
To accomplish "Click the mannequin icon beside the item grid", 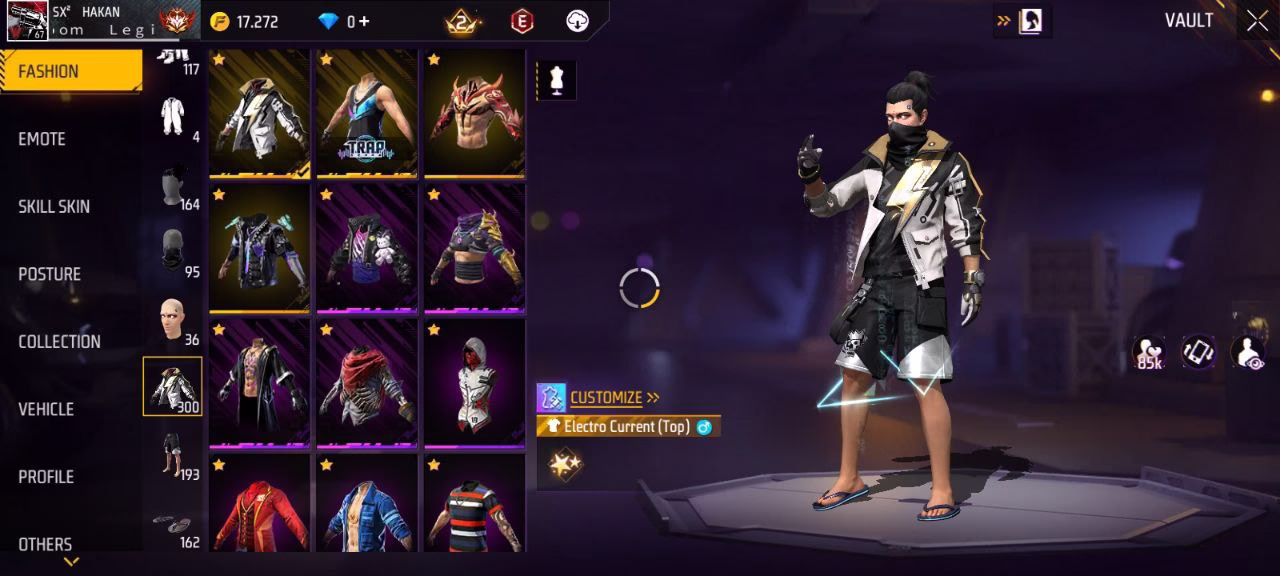I will [556, 81].
